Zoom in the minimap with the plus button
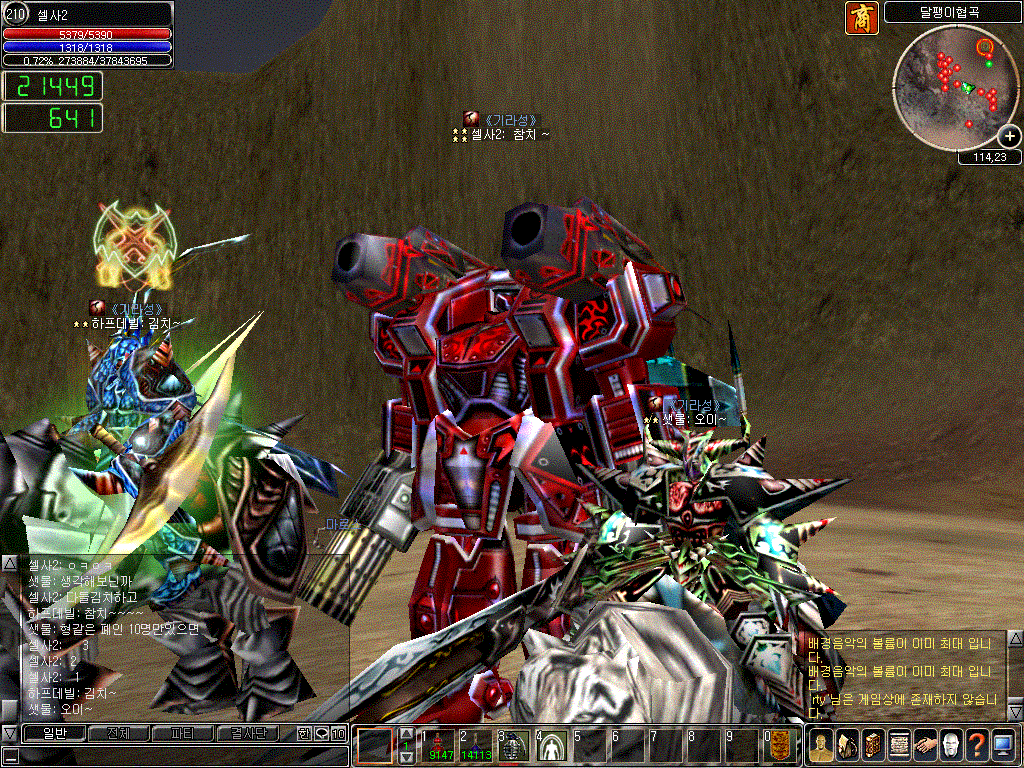 [1009, 136]
